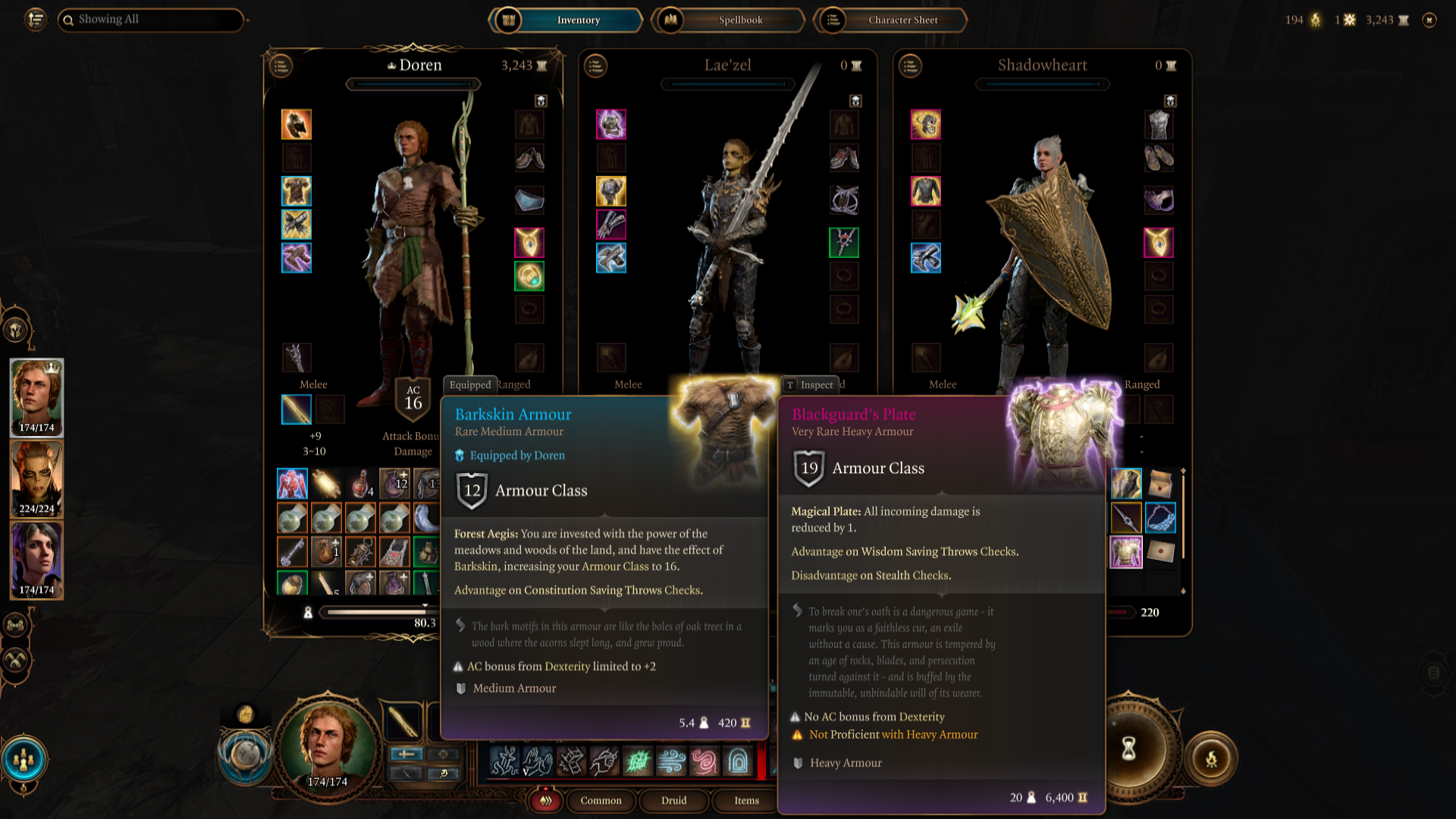Select Doren's equipped quarterstaff melee slot
The image size is (1456, 819).
click(296, 409)
